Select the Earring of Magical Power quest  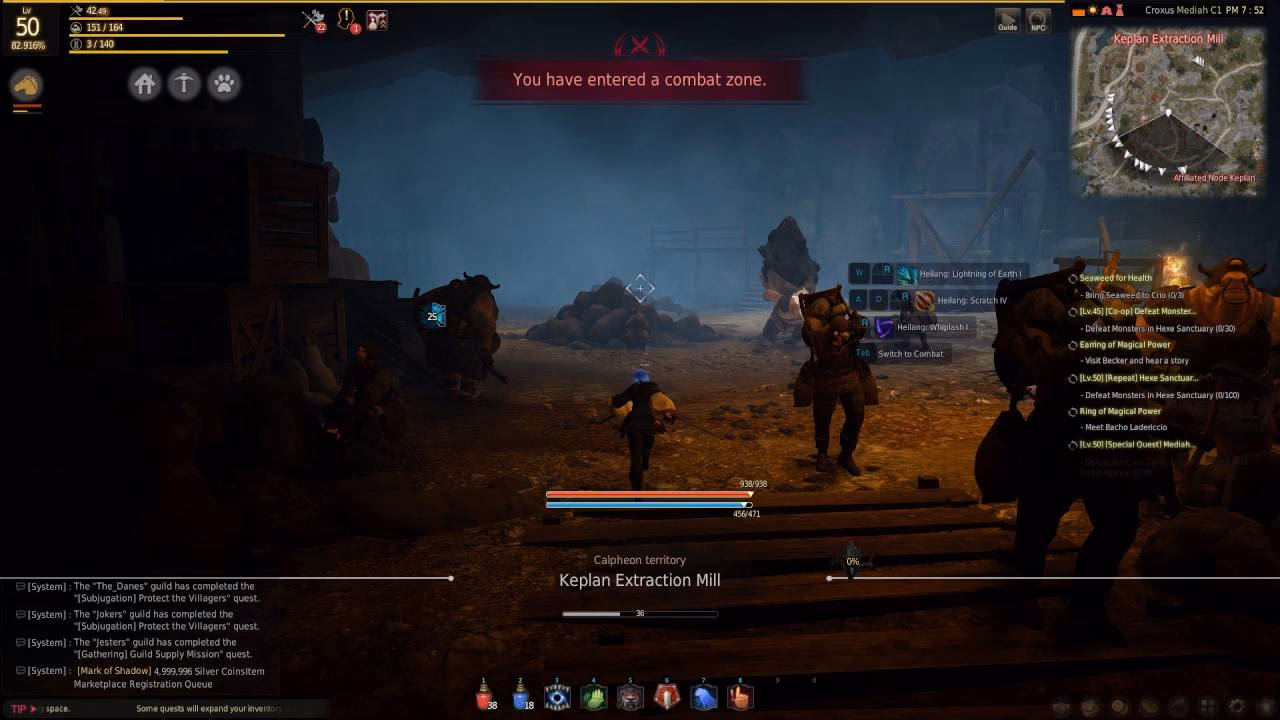[x=1124, y=345]
